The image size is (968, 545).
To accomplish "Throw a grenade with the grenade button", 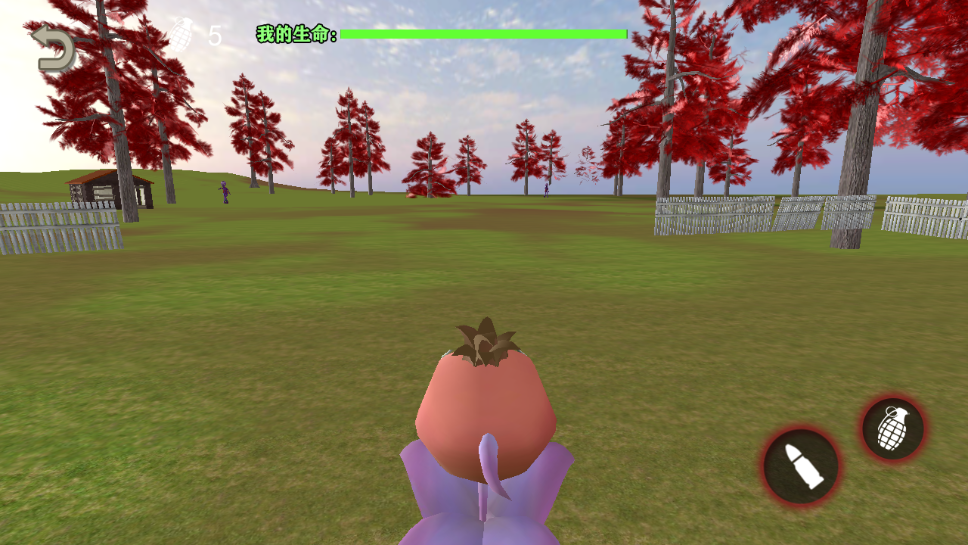I will point(893,429).
